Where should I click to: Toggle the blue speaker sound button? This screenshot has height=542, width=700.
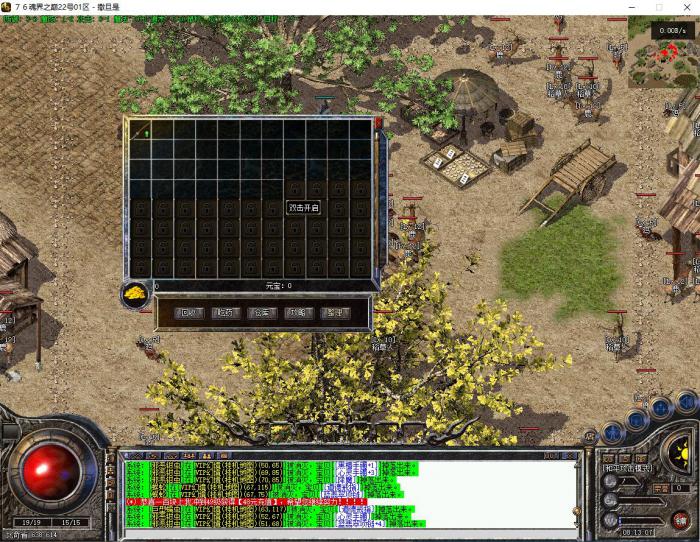click(687, 402)
